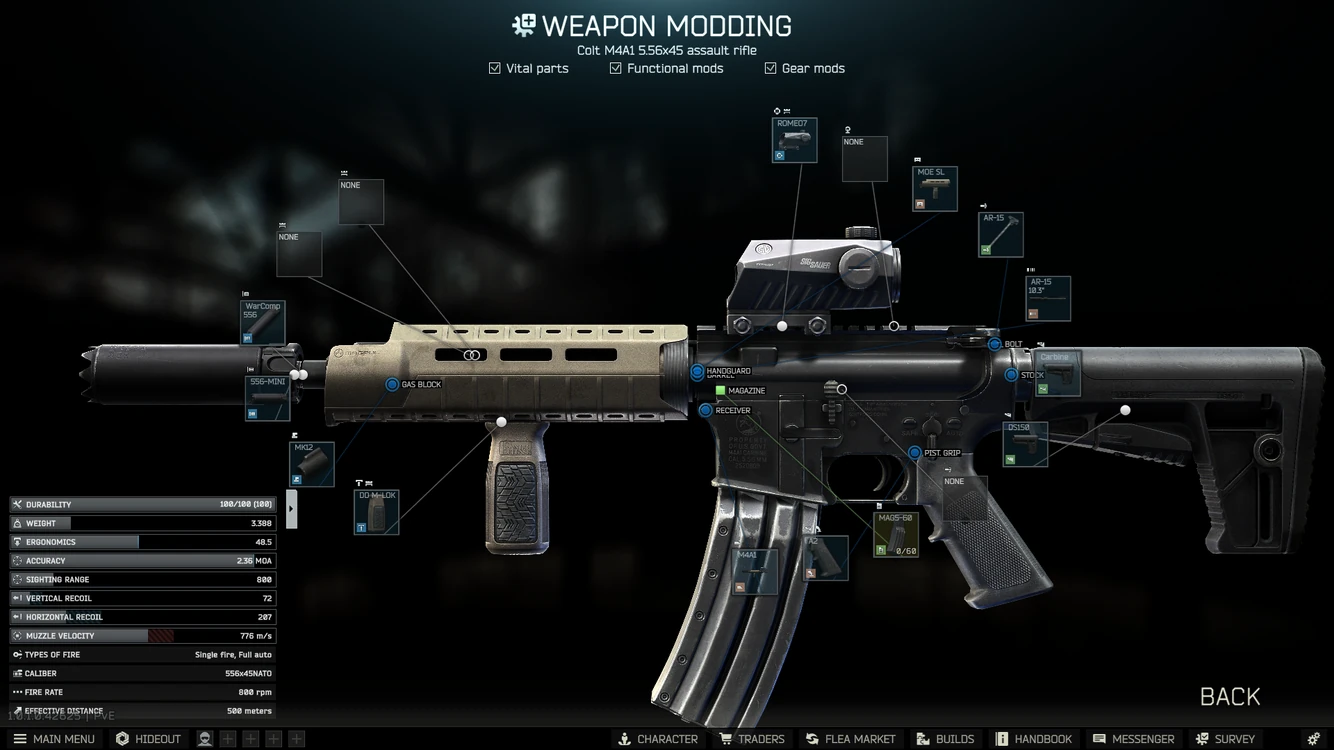Collapse the weapon stats panel with the arrow
Viewport: 1334px width, 750px height.
(291, 508)
